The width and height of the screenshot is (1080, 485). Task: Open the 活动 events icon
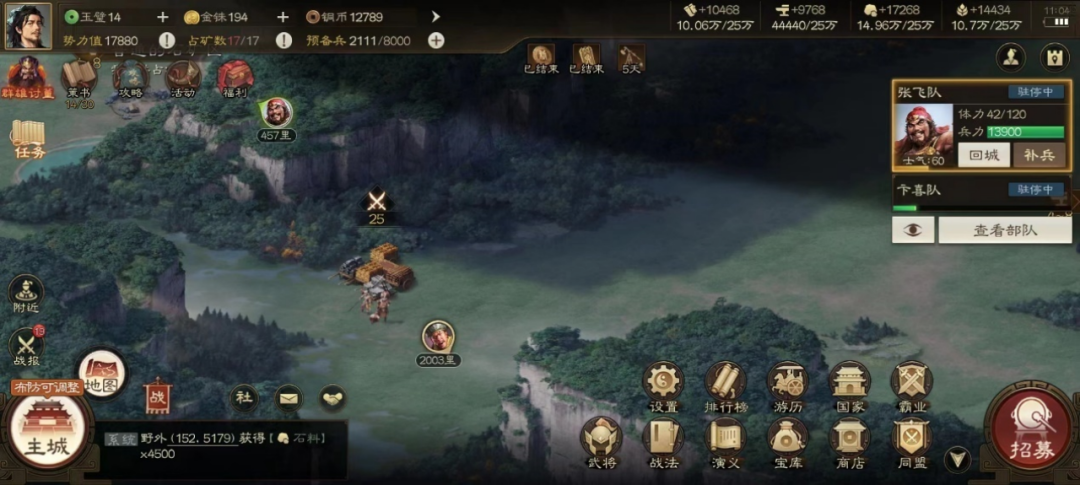point(183,78)
